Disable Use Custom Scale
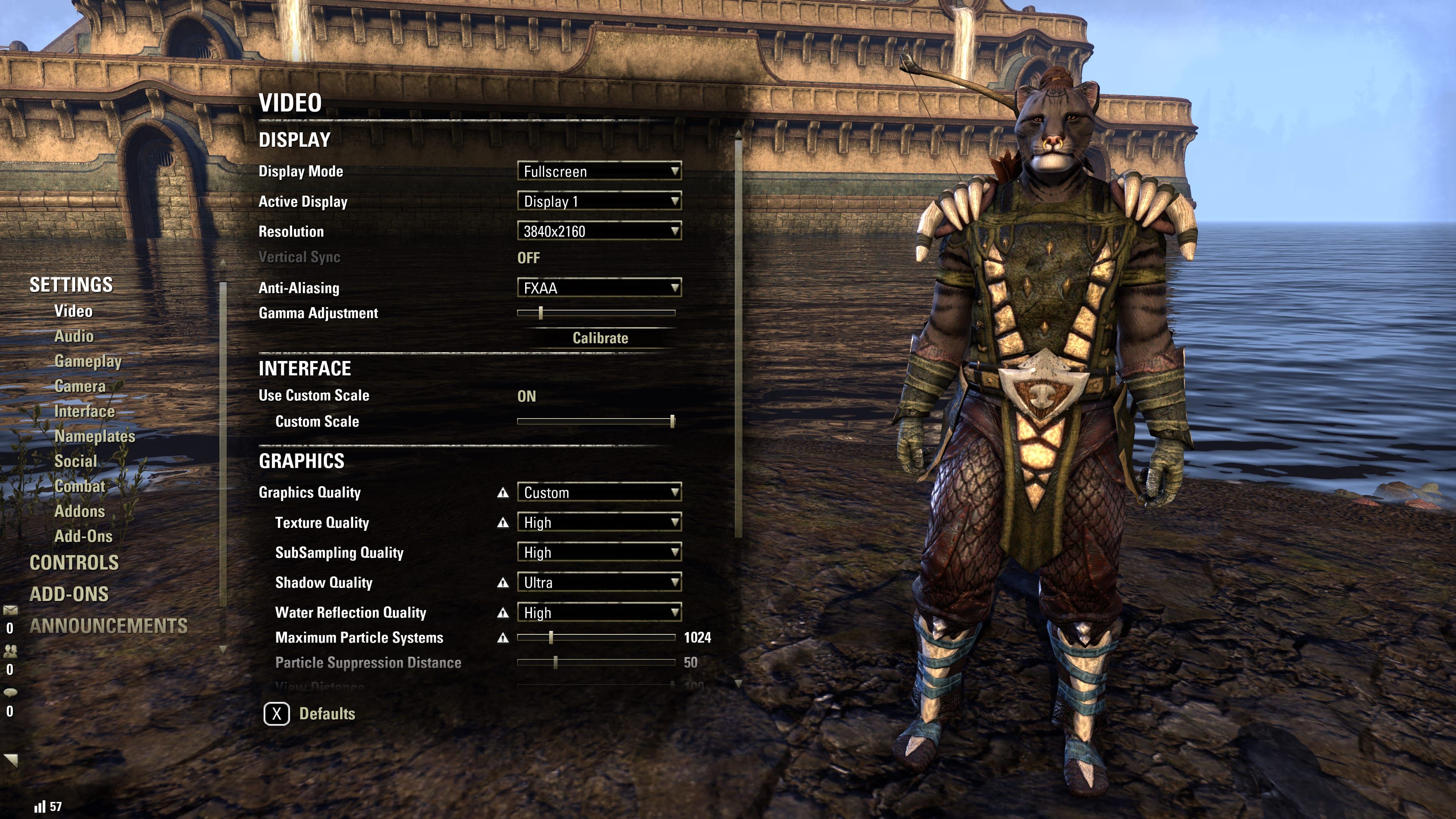The width and height of the screenshot is (1456, 819). [x=528, y=395]
